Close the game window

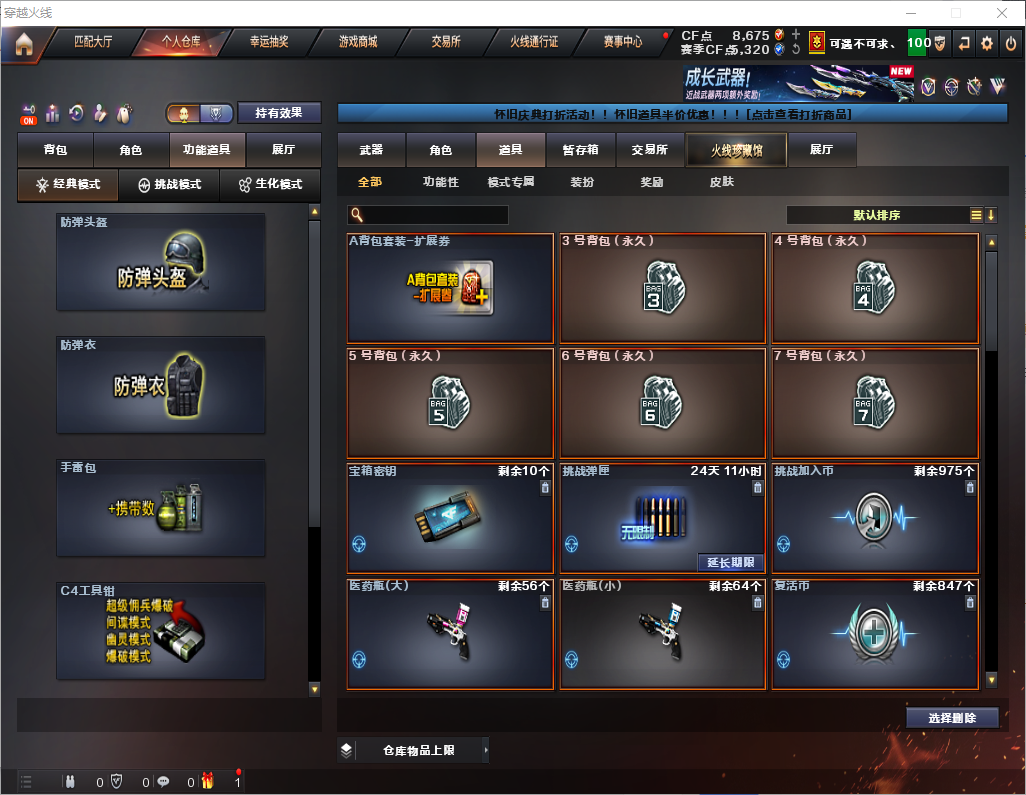pyautogui.click(x=1002, y=13)
